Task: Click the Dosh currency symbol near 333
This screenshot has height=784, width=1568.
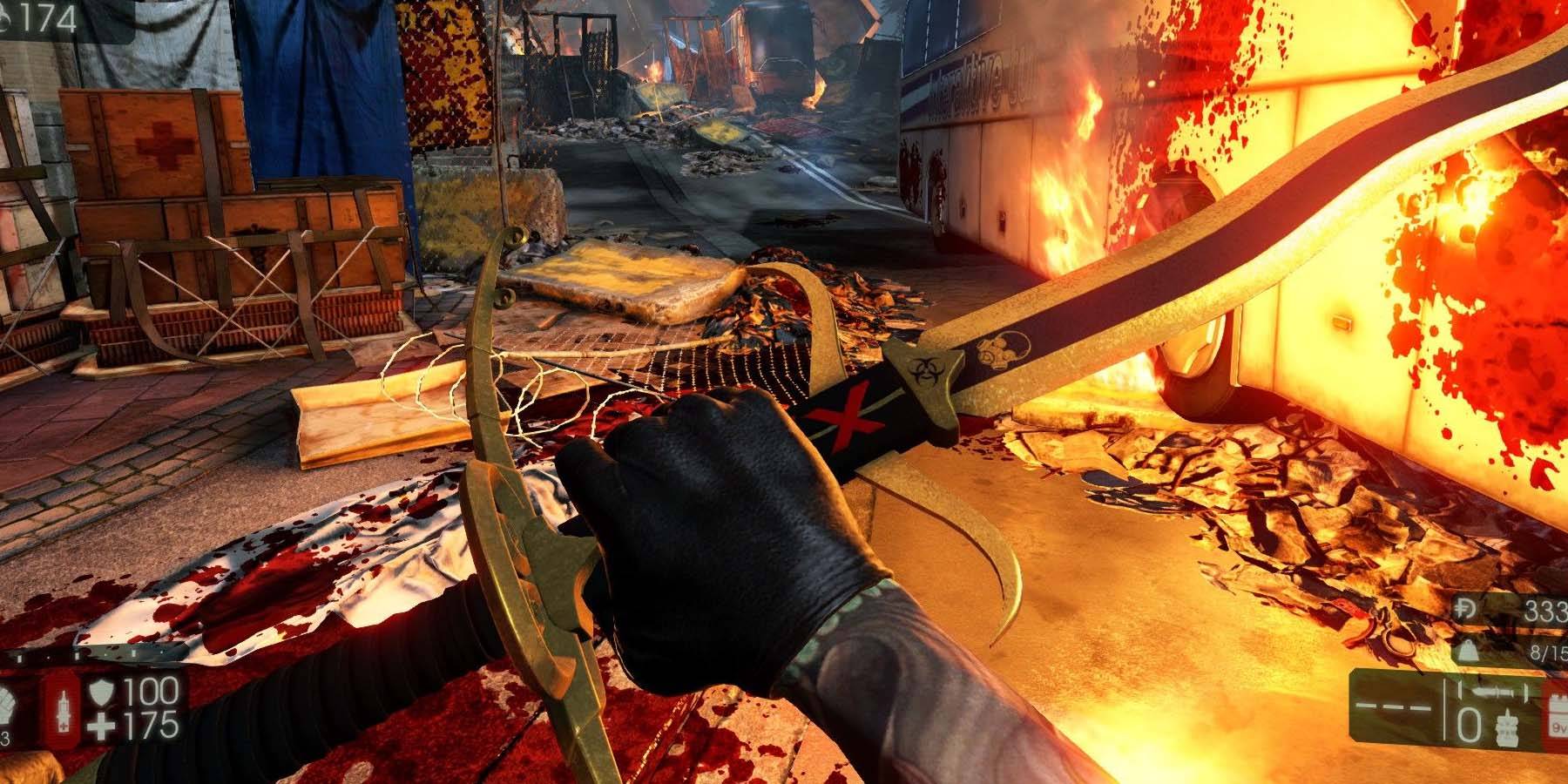Action: point(1465,607)
